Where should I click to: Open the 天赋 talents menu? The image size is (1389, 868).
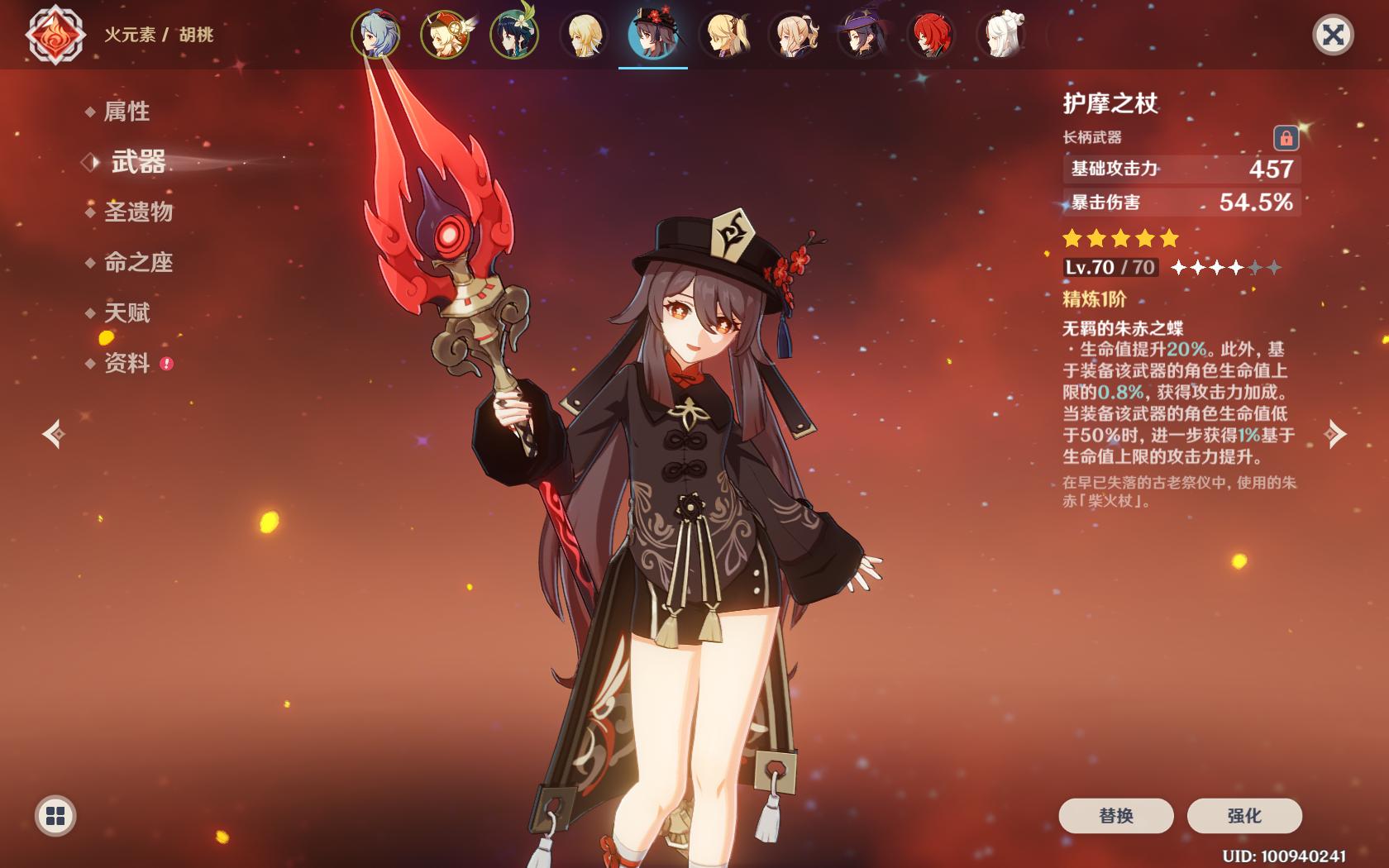click(x=126, y=313)
